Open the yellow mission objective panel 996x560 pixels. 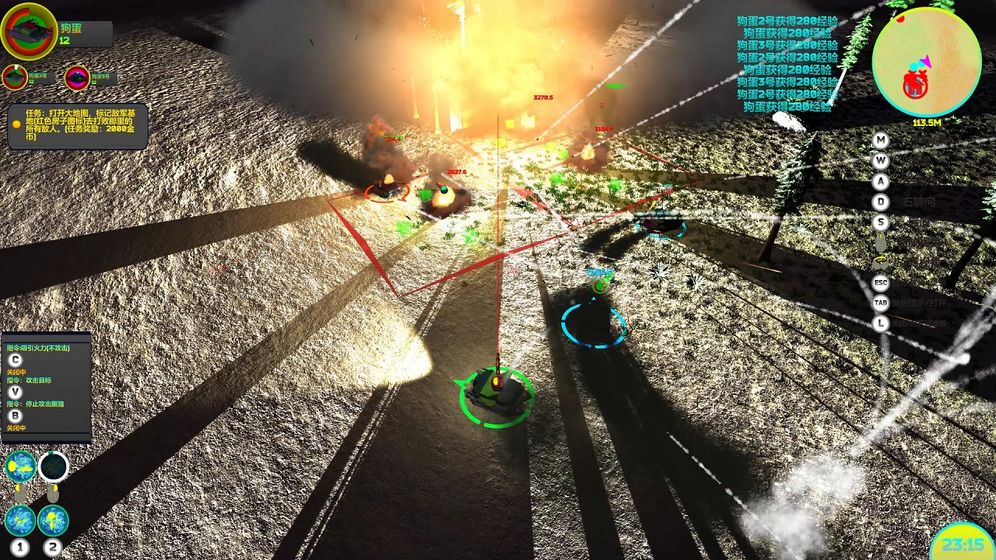click(78, 126)
